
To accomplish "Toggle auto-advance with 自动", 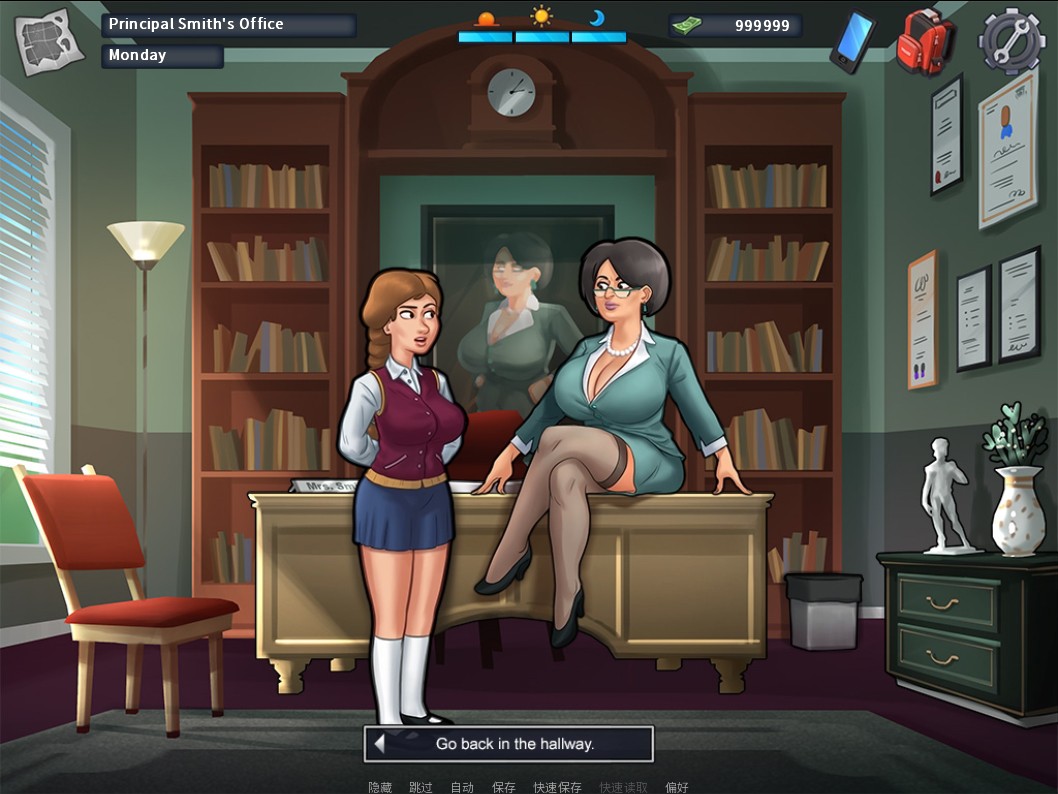I will pyautogui.click(x=462, y=787).
